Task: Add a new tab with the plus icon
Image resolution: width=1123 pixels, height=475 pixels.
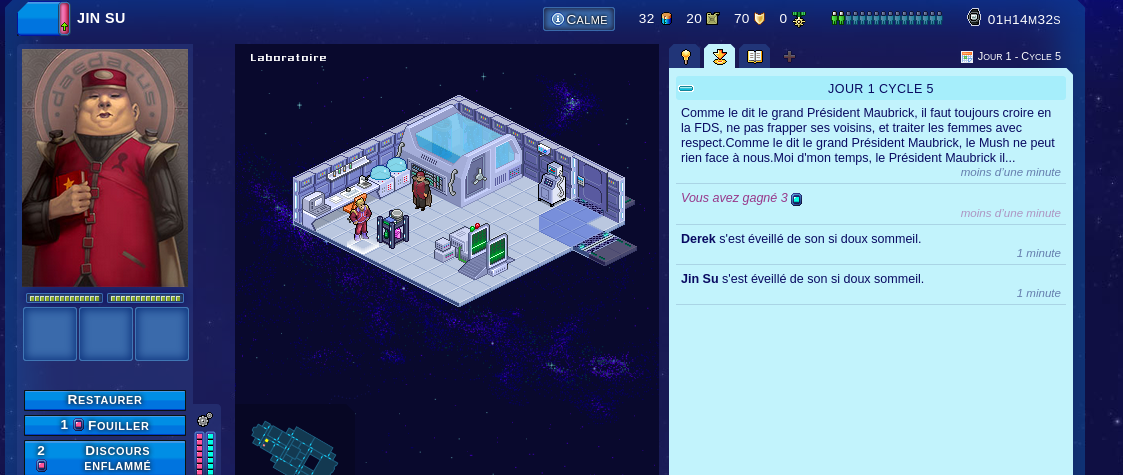Action: point(789,57)
